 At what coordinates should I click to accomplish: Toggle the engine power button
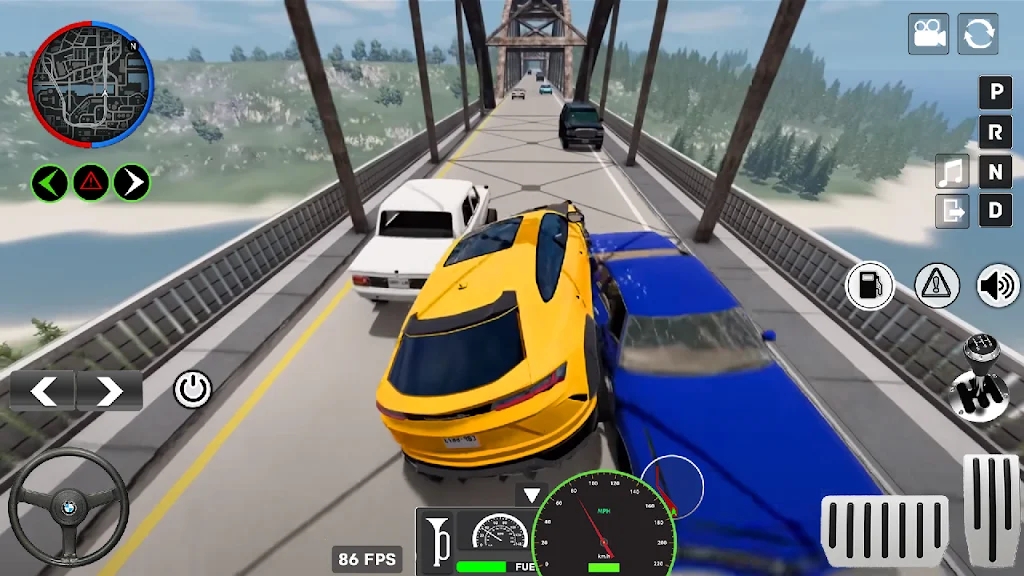[193, 389]
